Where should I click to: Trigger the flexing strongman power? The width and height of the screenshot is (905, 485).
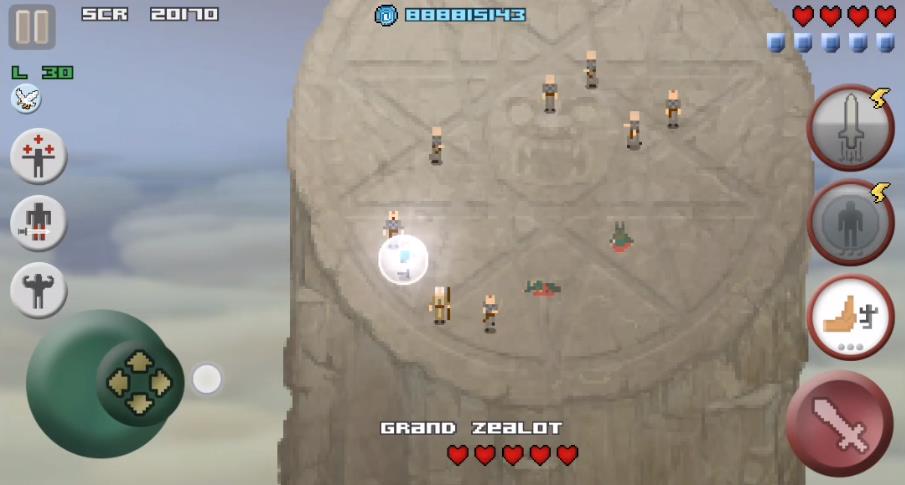click(x=39, y=290)
